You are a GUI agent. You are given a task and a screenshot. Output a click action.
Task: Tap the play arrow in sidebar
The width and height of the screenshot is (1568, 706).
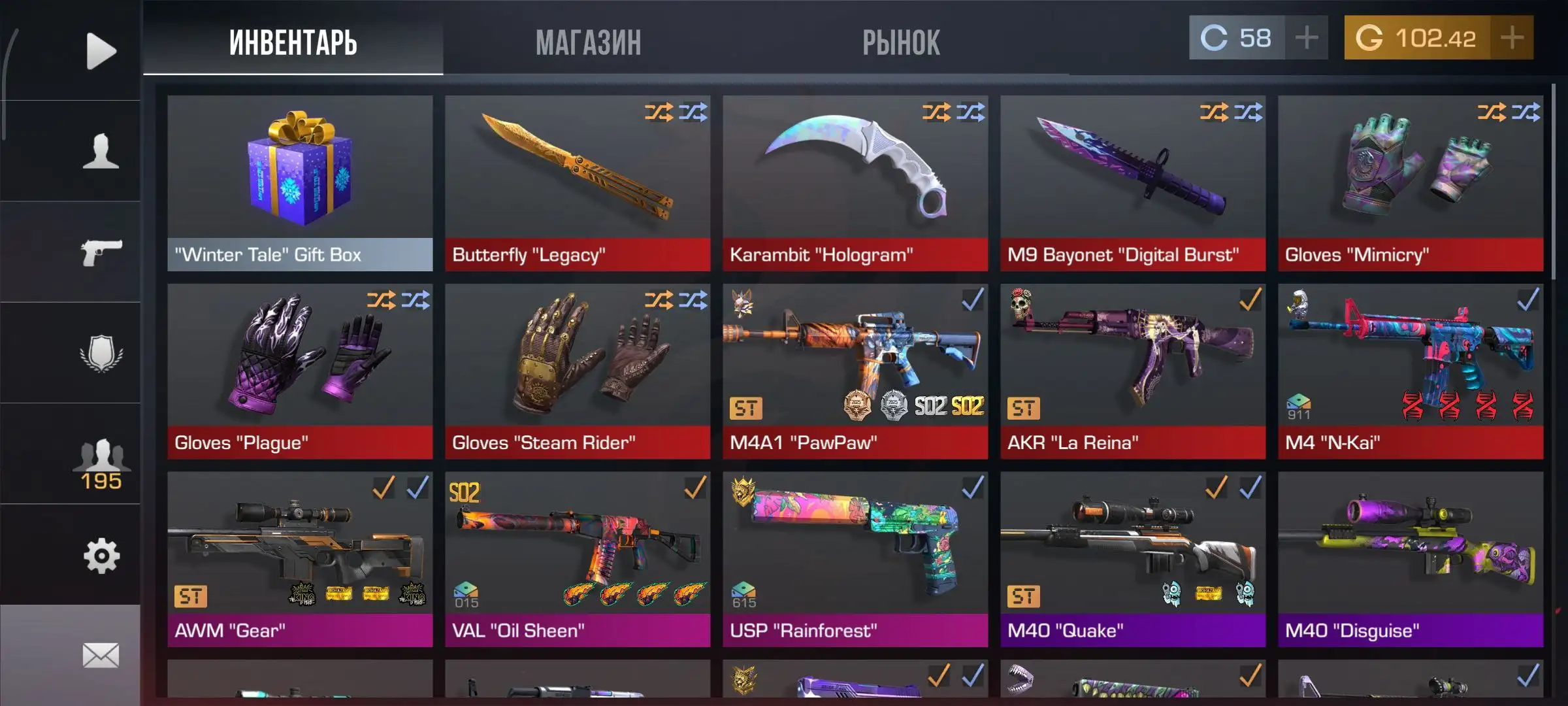100,51
